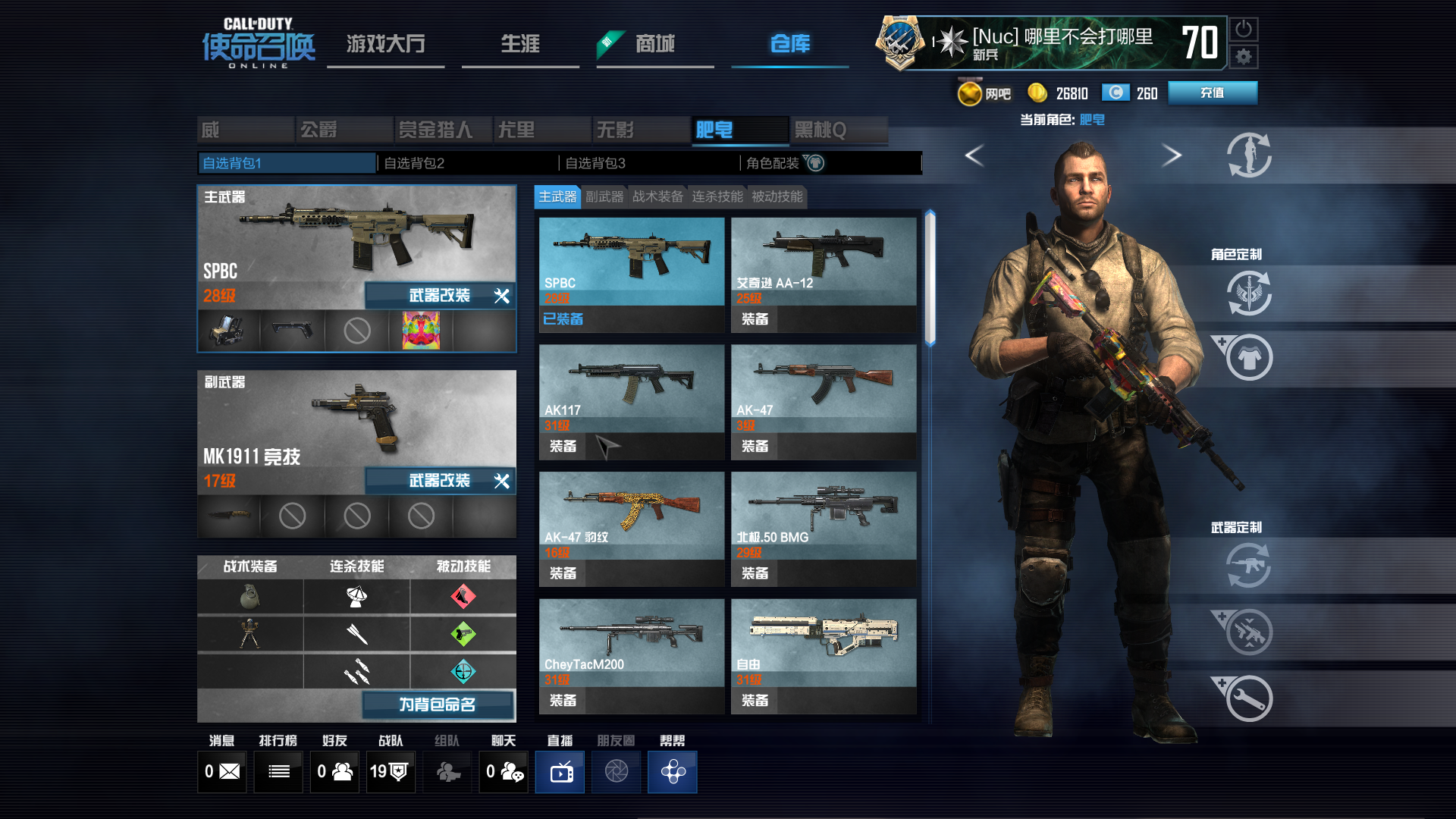Open 武器改装 for the SPBC primary
Viewport: 1456px width, 819px height.
[440, 296]
